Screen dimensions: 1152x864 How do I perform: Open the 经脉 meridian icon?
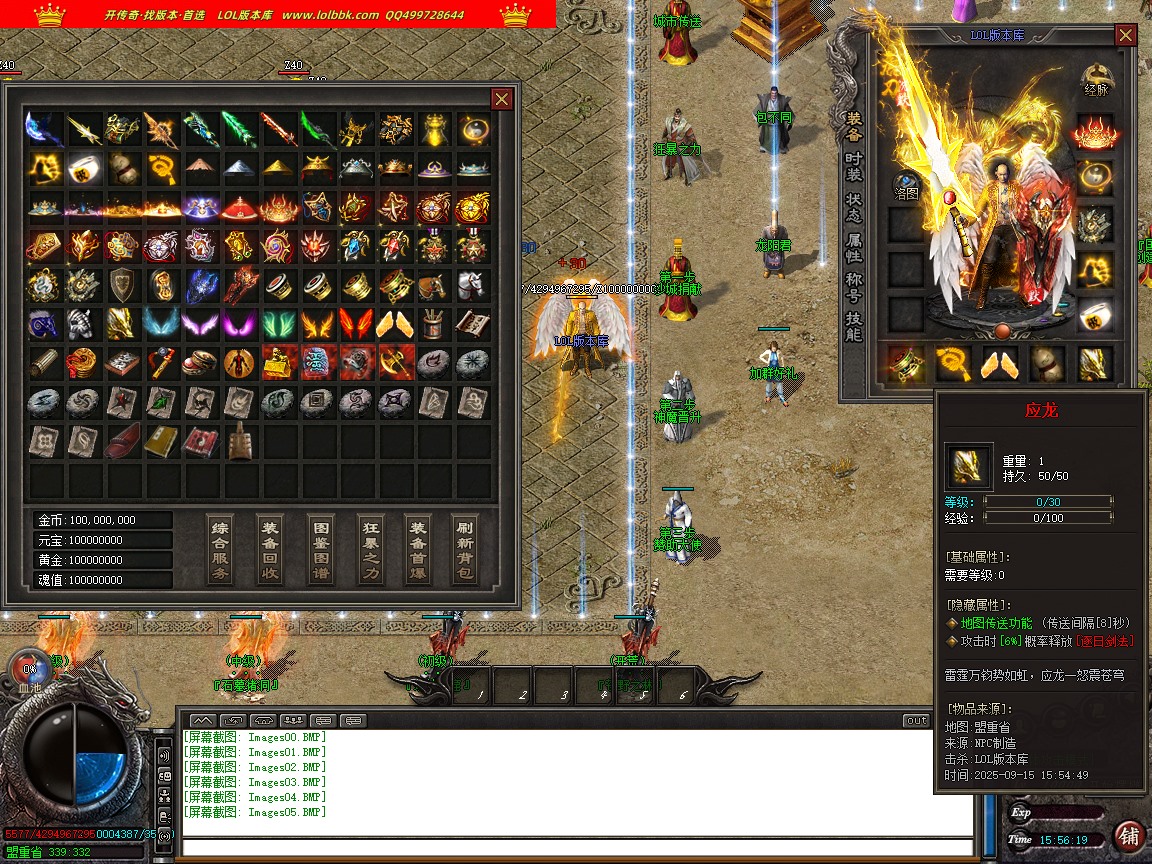point(1097,79)
